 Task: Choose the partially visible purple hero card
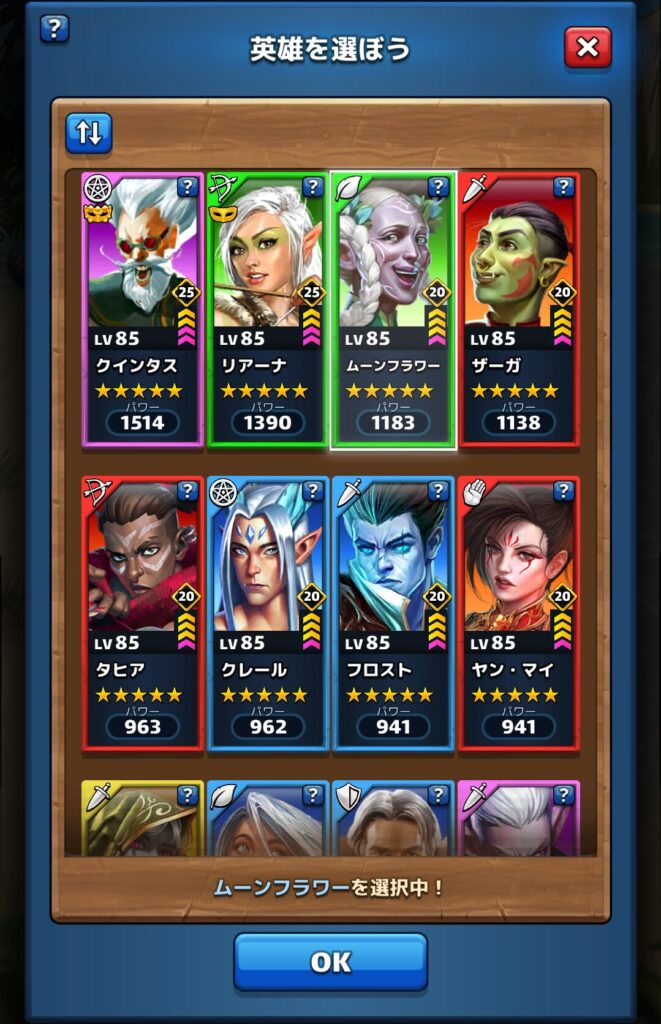coord(518,820)
